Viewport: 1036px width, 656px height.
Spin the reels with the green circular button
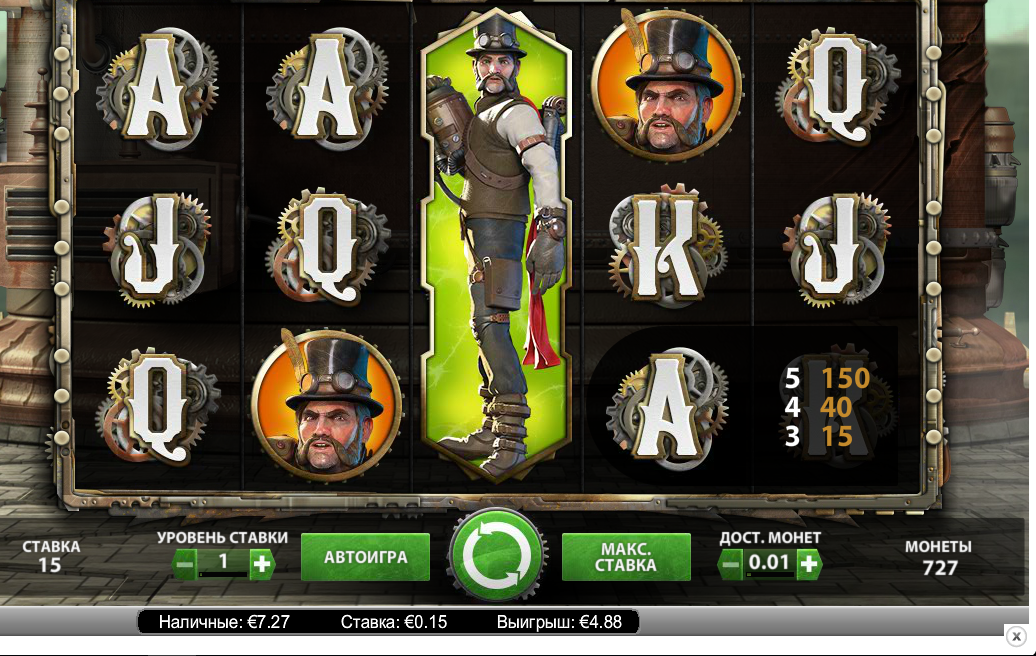(497, 556)
